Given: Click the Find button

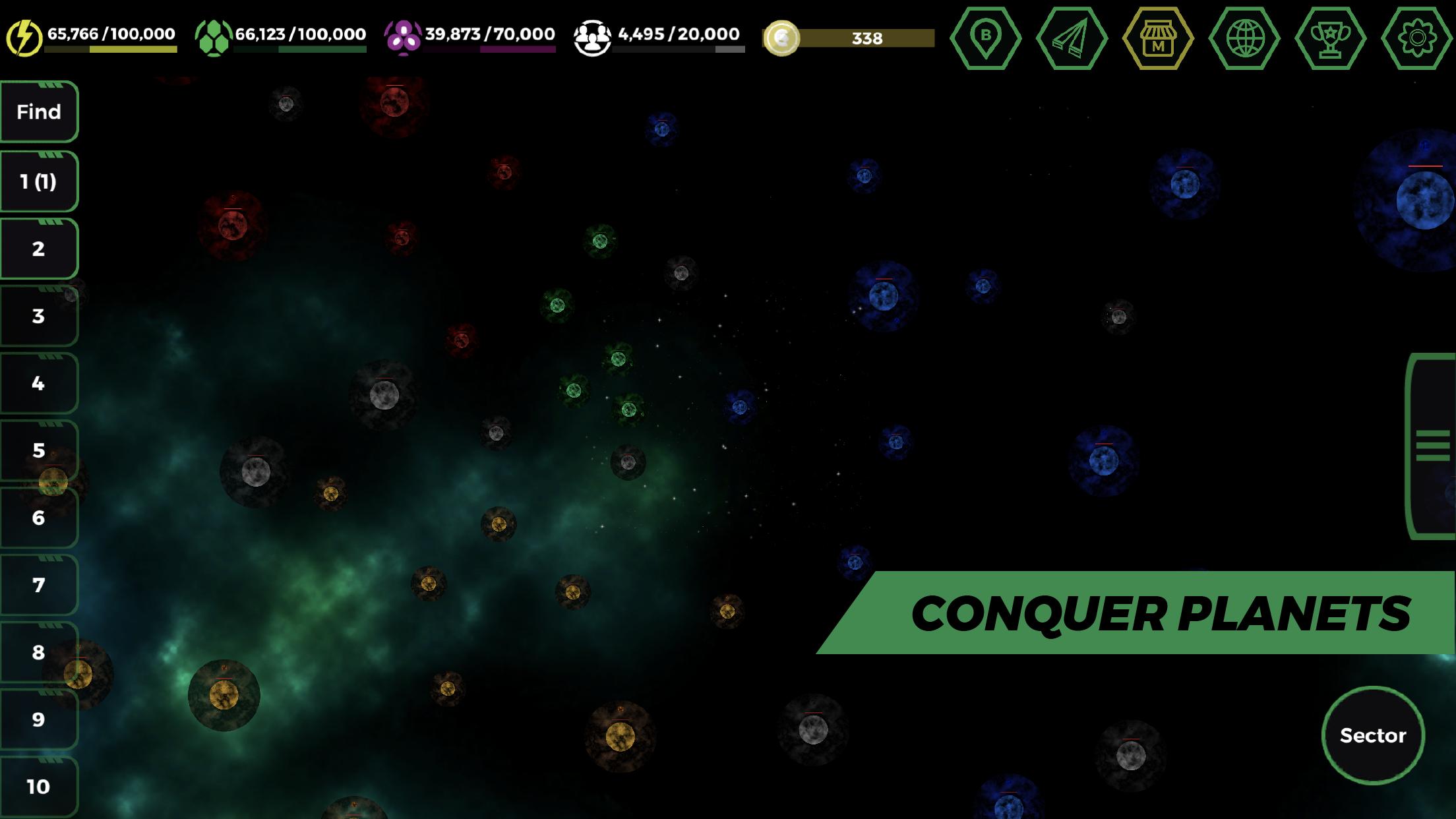Looking at the screenshot, I should click(x=38, y=111).
